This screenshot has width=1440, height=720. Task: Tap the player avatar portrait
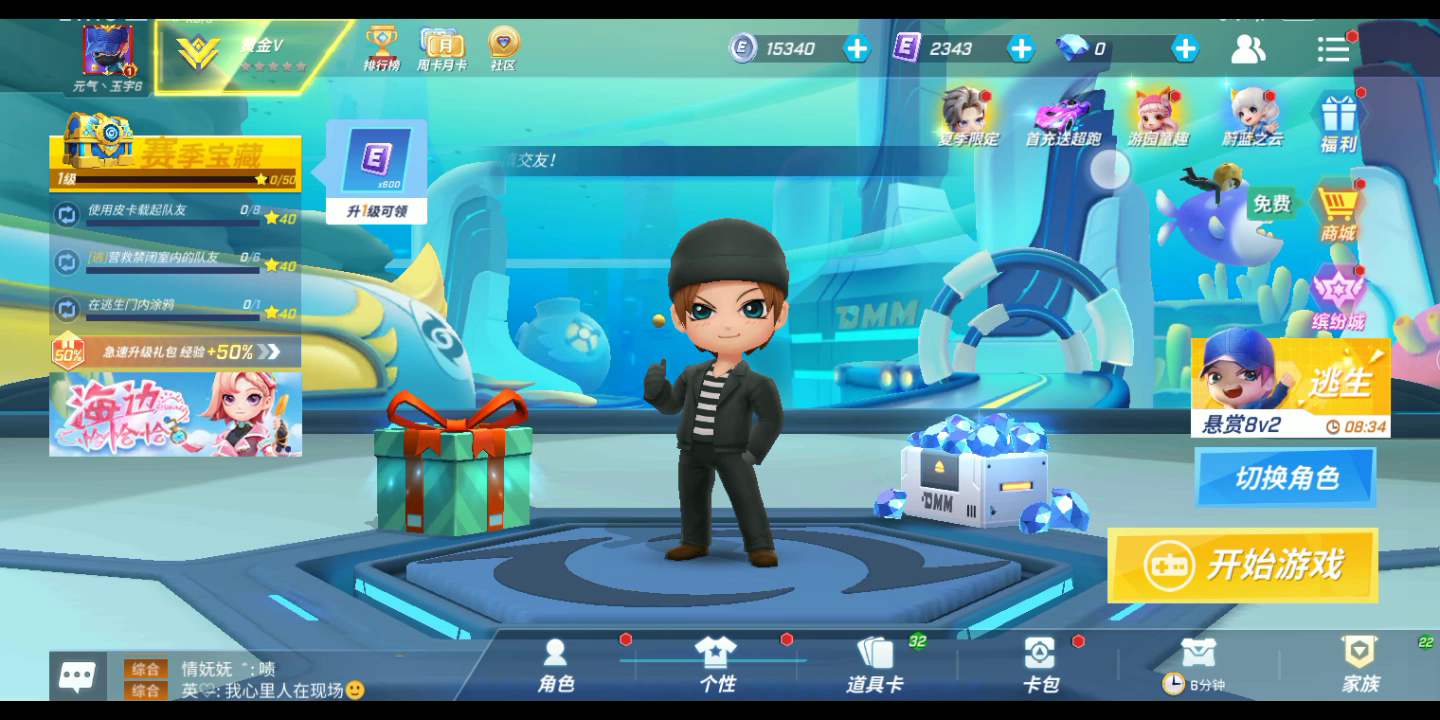click(108, 52)
